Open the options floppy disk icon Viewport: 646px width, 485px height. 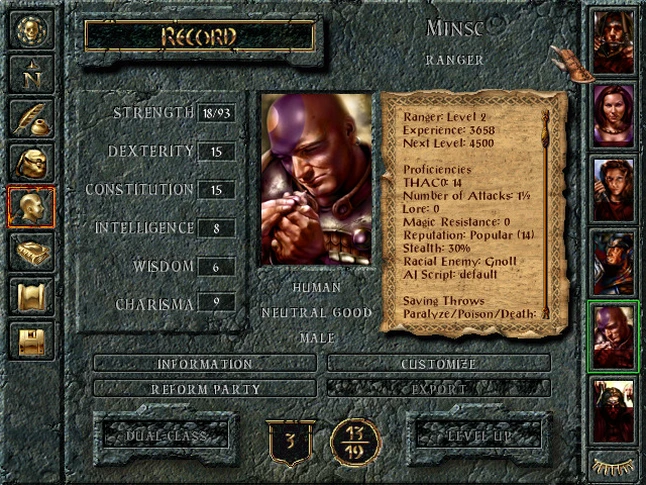click(32, 341)
